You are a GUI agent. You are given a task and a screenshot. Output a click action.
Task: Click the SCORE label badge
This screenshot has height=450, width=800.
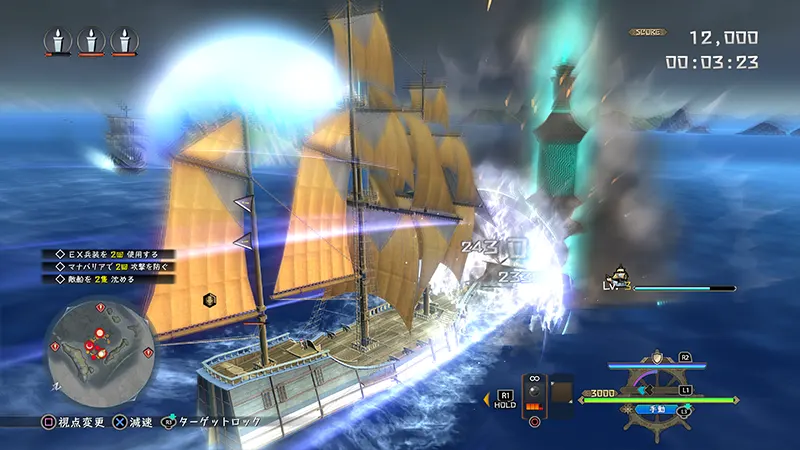[648, 32]
